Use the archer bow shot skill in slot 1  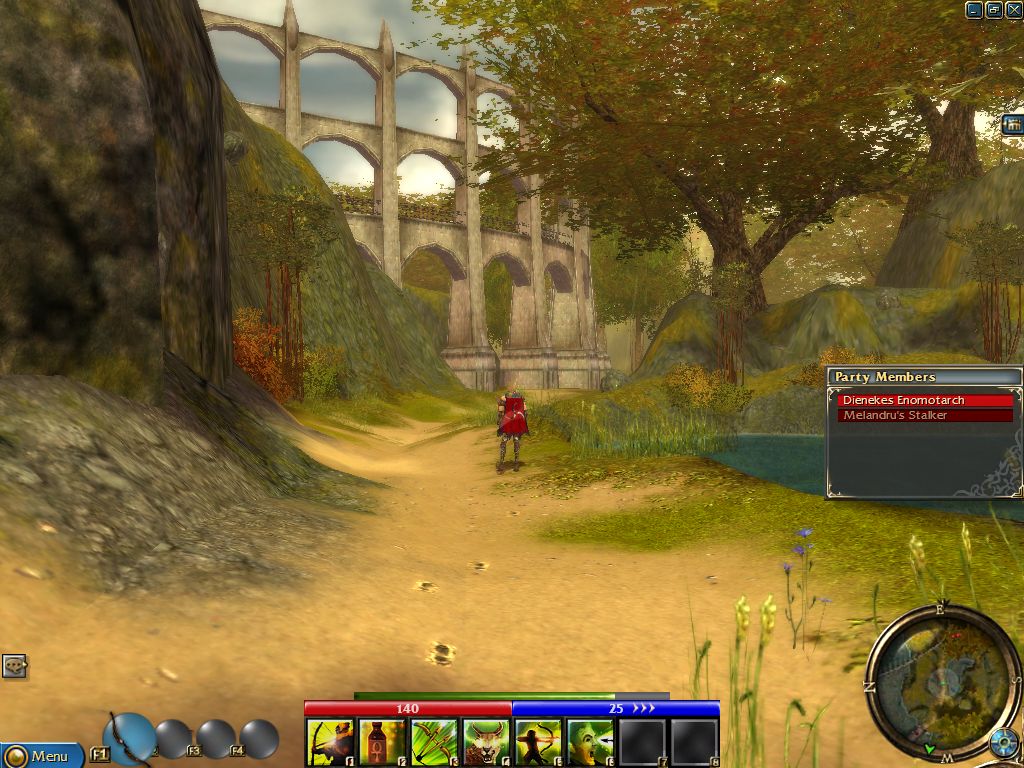[x=331, y=743]
